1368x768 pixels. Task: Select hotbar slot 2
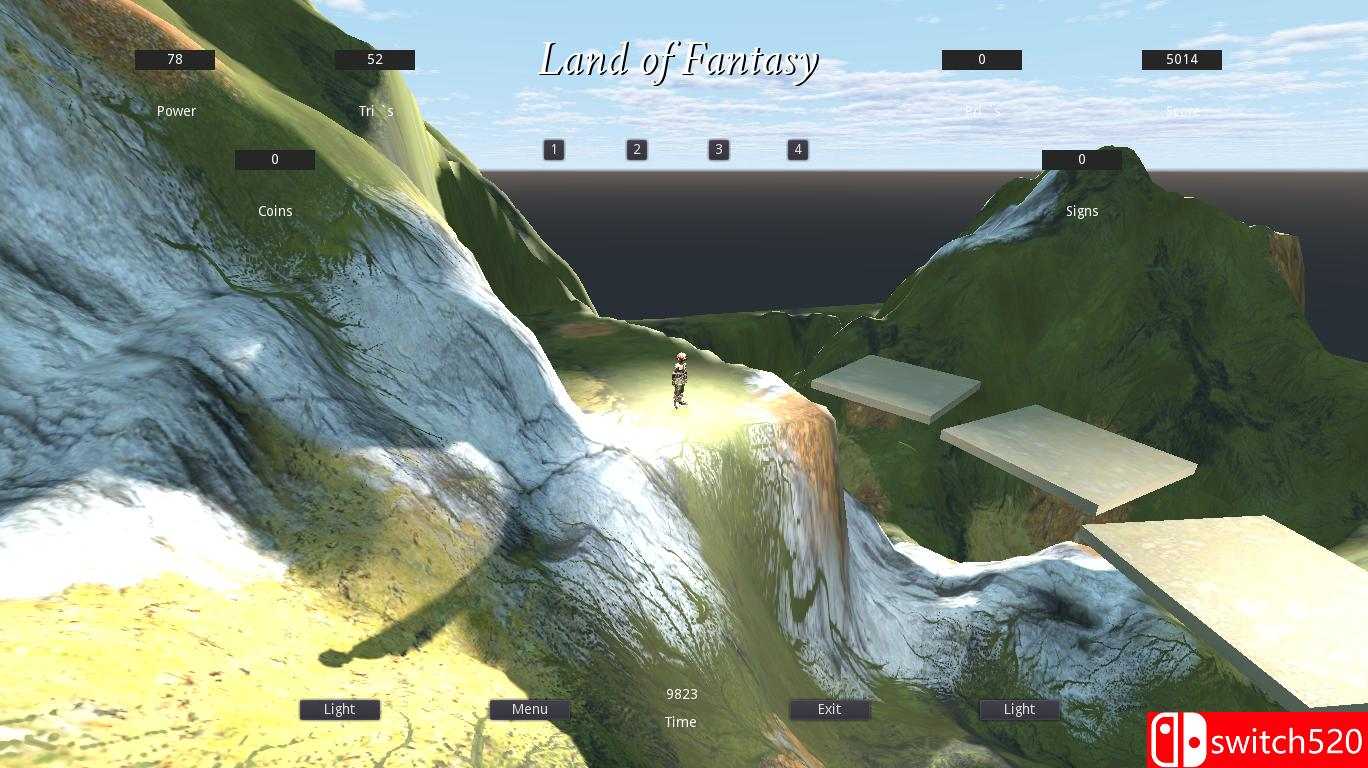(636, 149)
